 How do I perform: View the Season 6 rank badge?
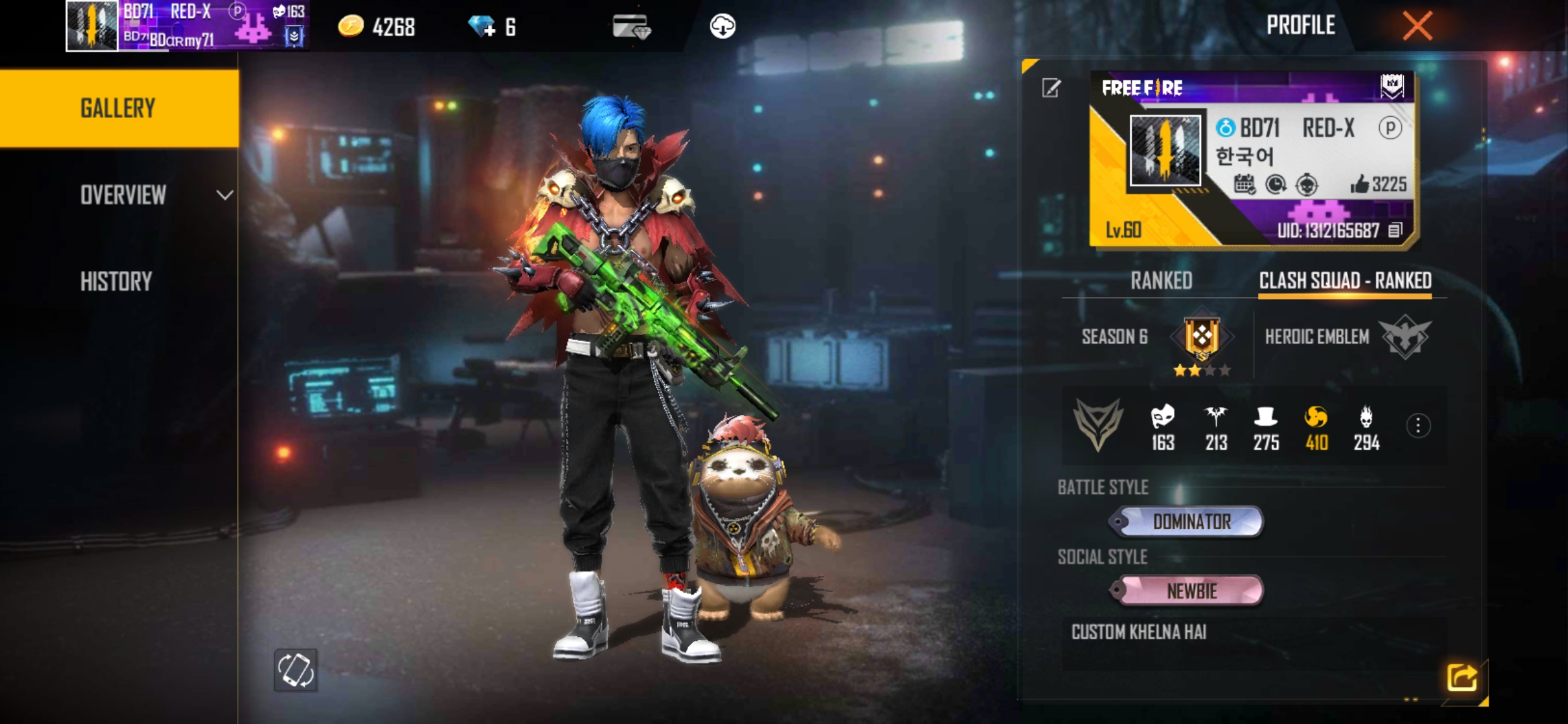click(1201, 338)
